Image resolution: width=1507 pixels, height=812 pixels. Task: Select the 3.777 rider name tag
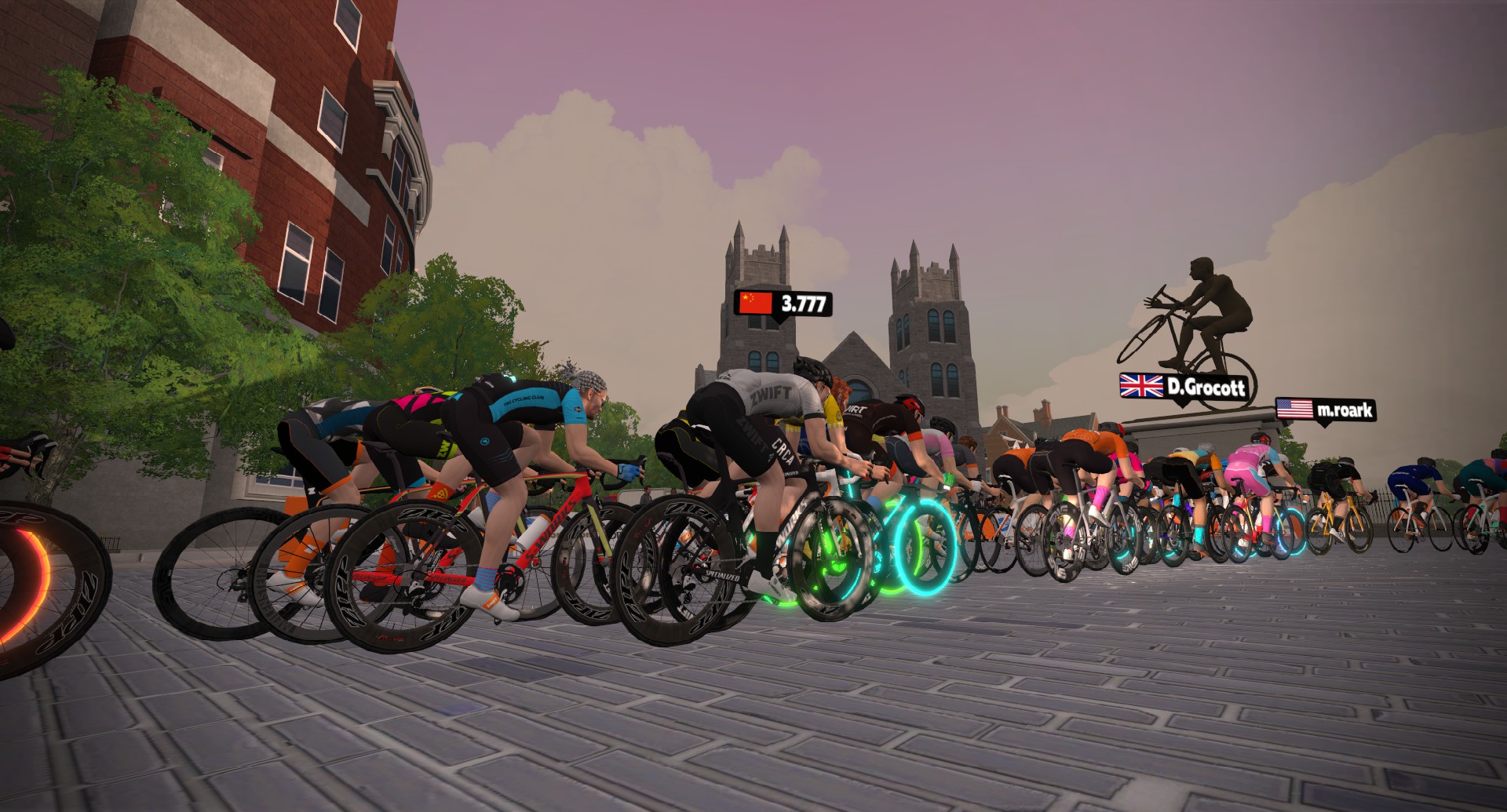coord(783,303)
